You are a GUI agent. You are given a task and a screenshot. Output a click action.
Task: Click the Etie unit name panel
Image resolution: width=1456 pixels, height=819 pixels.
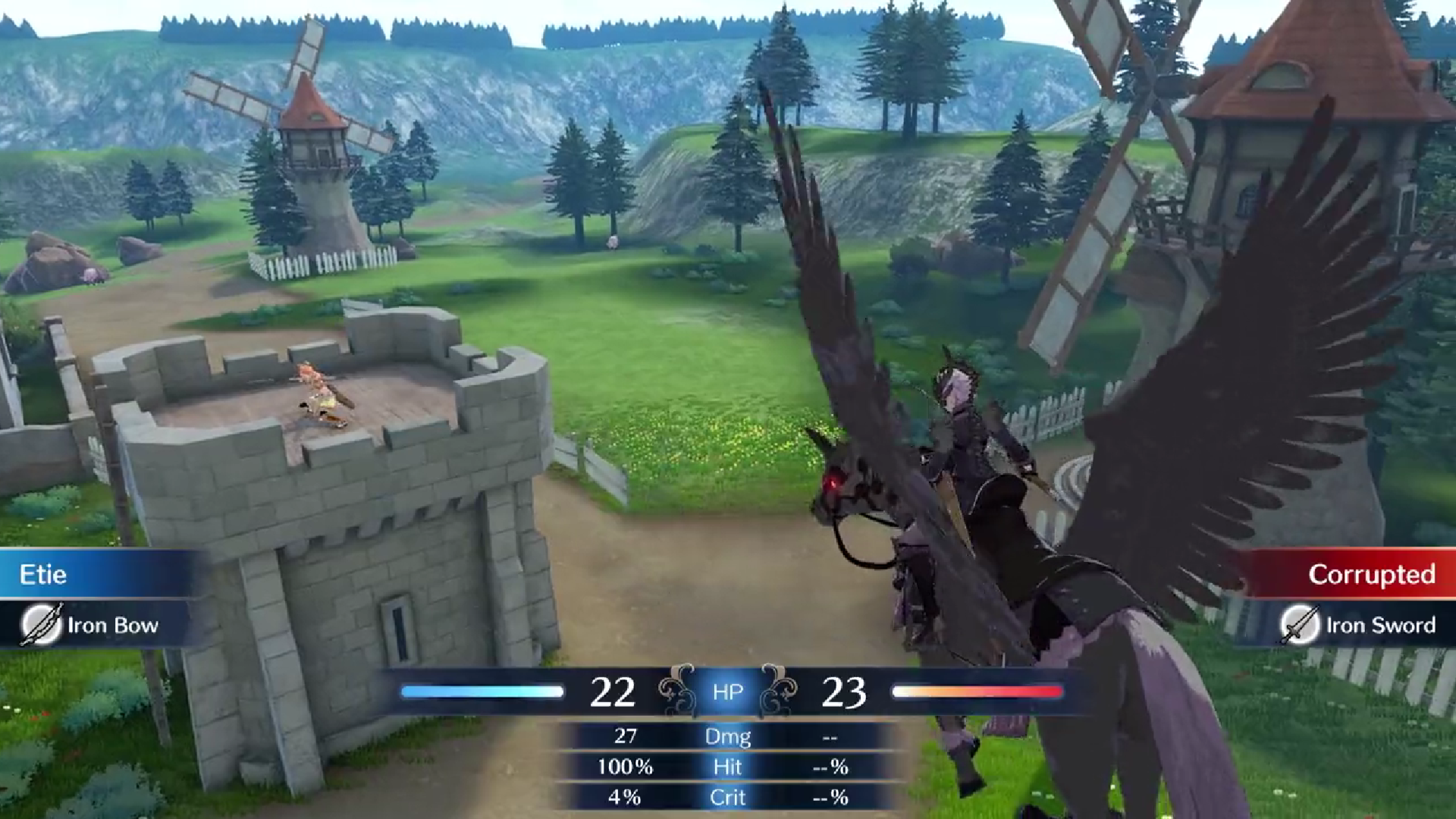tap(91, 574)
